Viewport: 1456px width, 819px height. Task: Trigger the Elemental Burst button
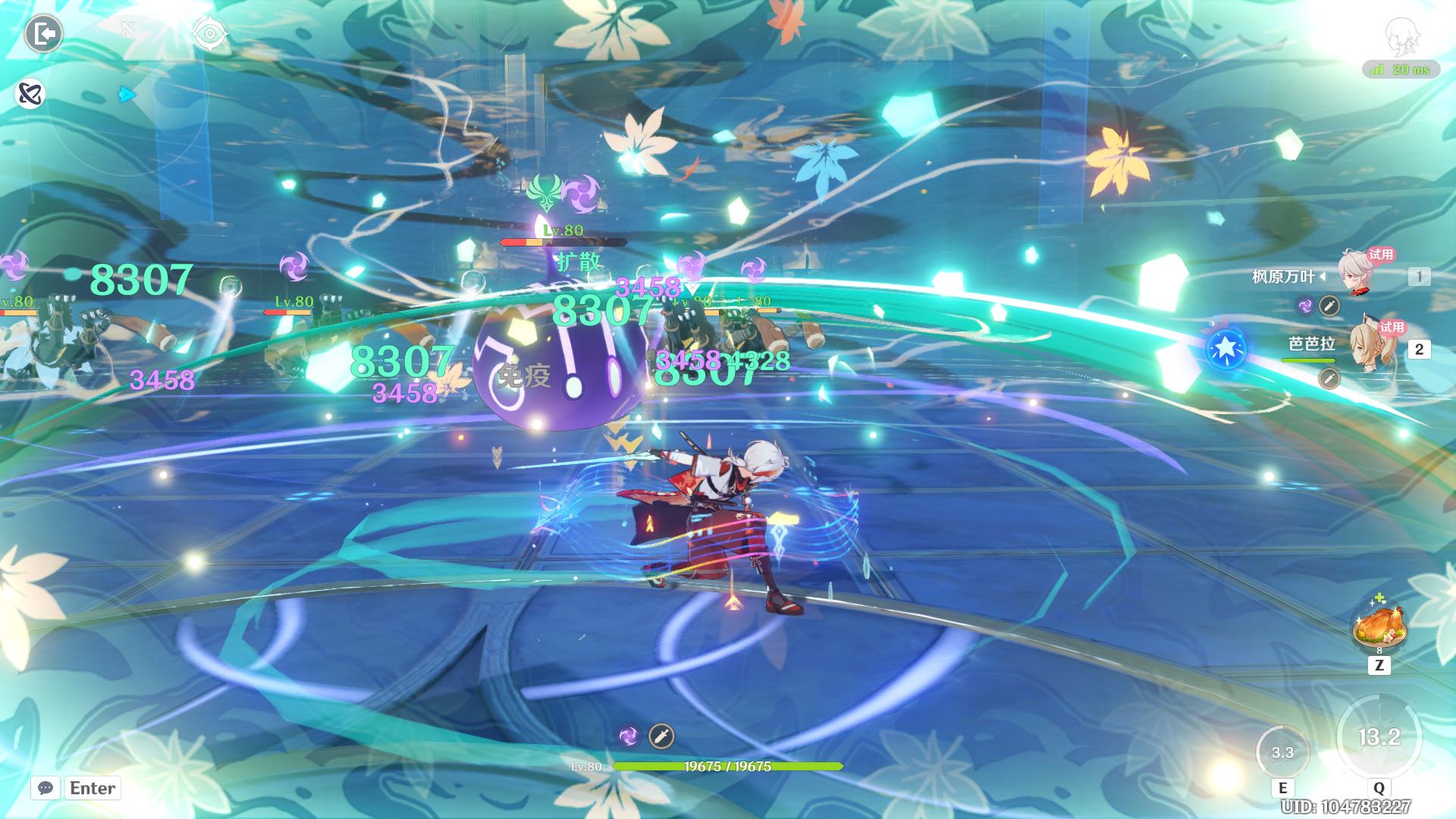pyautogui.click(x=1378, y=737)
